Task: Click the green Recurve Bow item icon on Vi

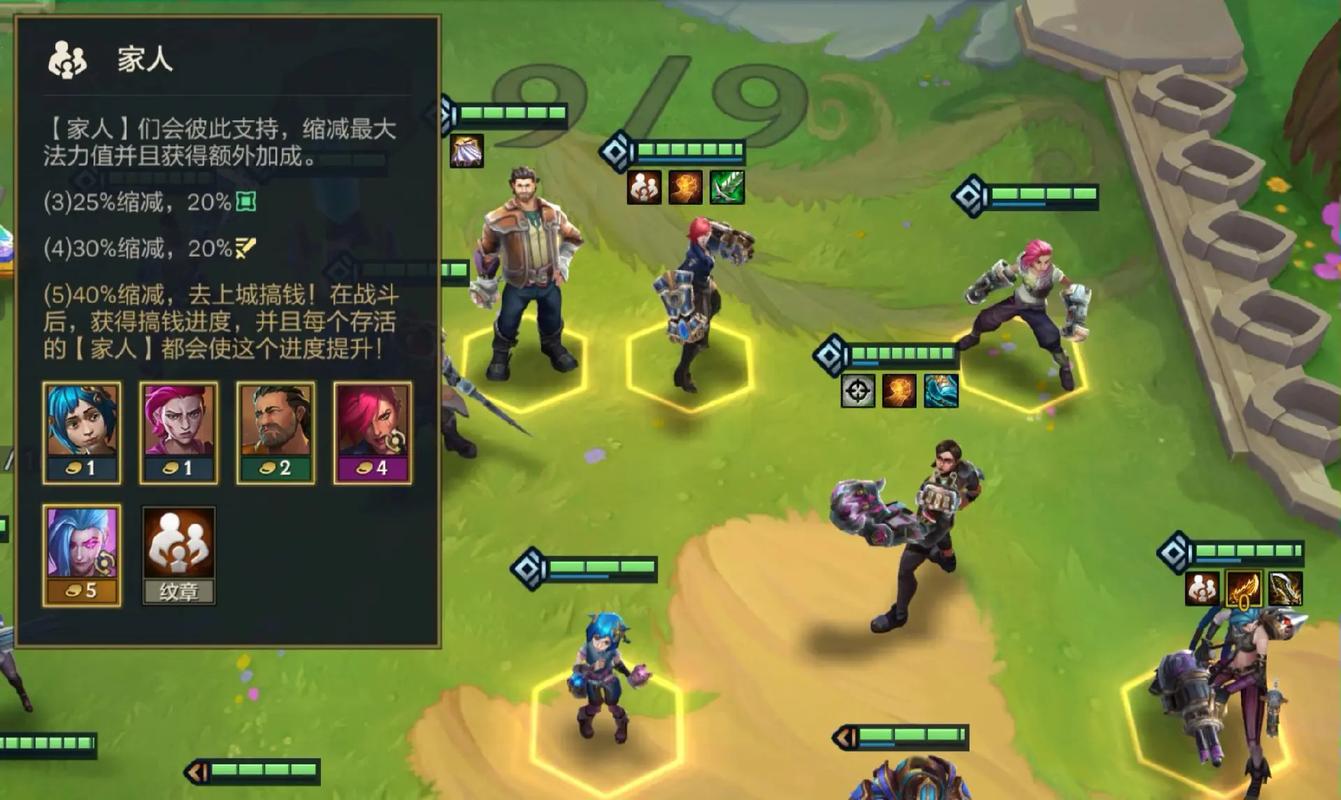Action: (728, 187)
